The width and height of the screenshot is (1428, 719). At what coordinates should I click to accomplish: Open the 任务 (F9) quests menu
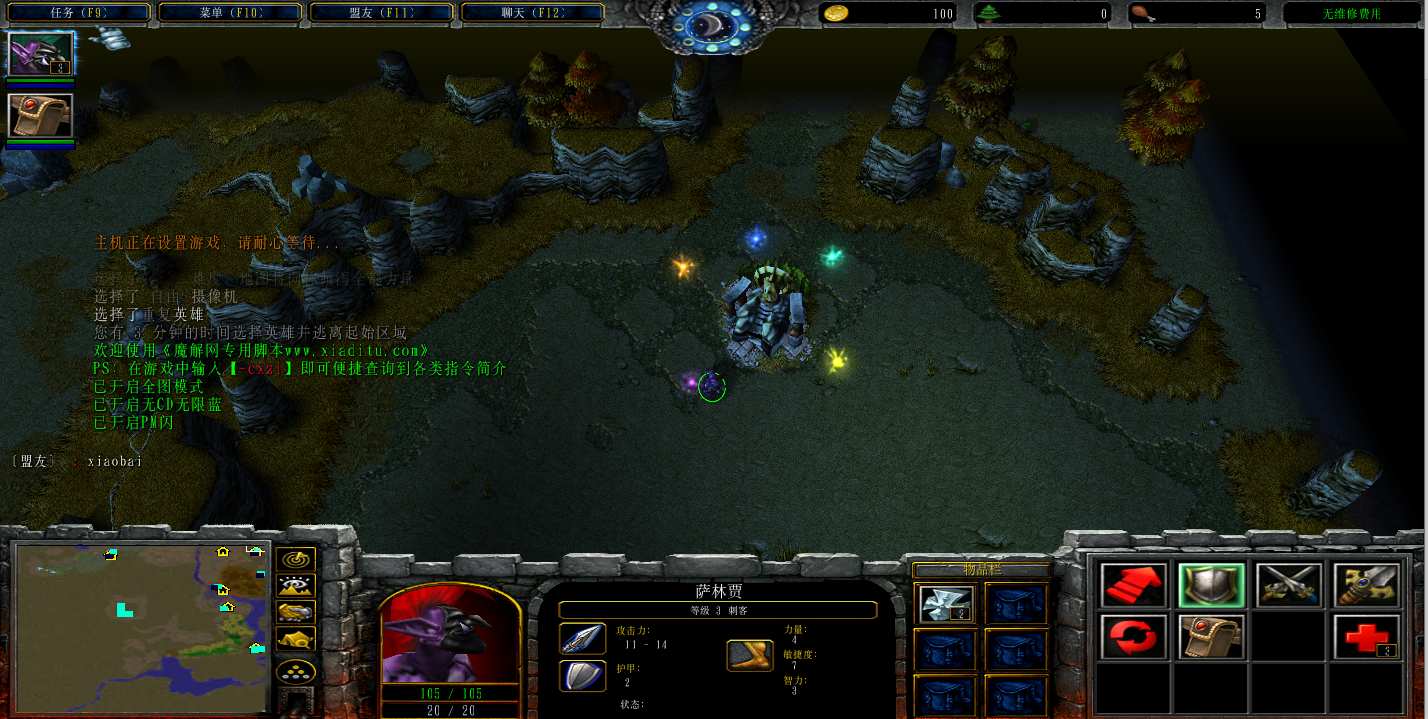[78, 13]
